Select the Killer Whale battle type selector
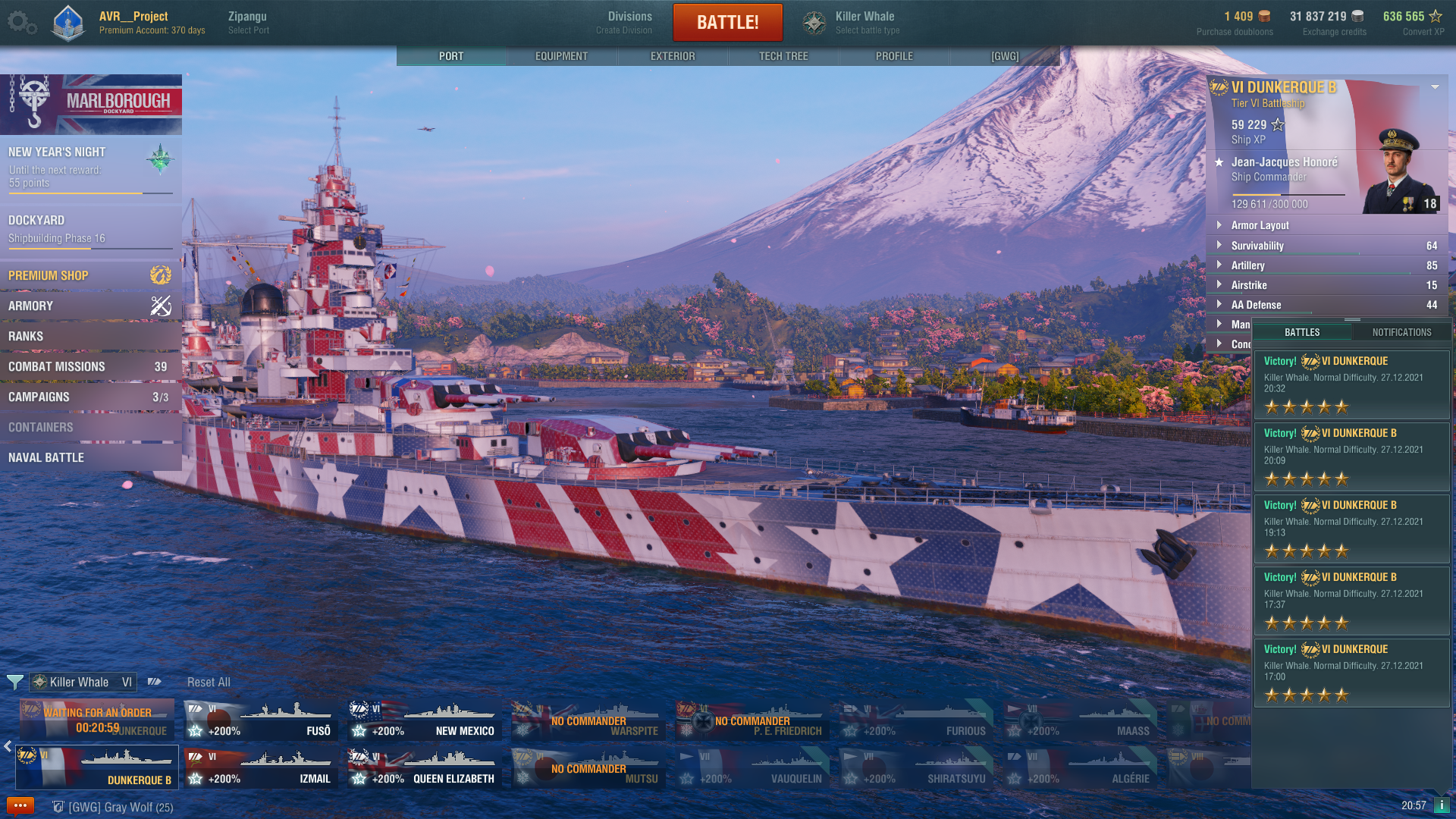The height and width of the screenshot is (819, 1456). 852,23
